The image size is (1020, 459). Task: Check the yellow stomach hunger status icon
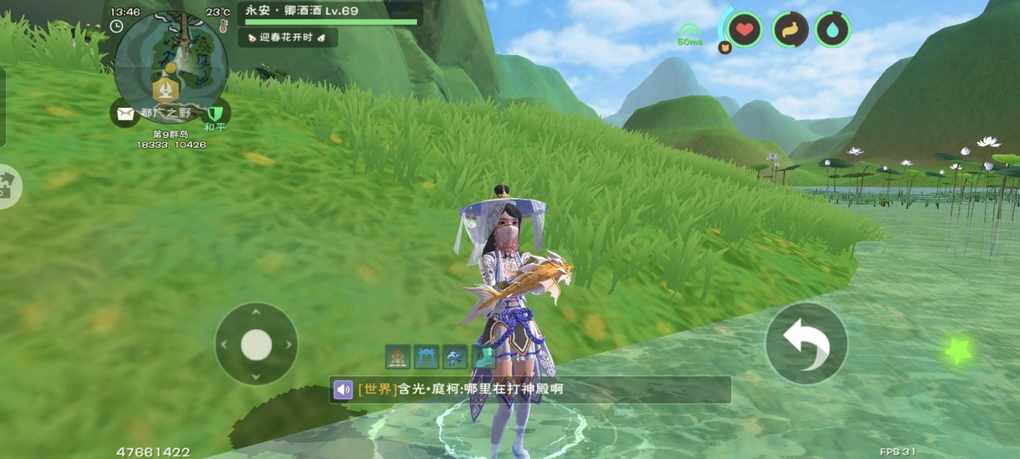(x=790, y=29)
